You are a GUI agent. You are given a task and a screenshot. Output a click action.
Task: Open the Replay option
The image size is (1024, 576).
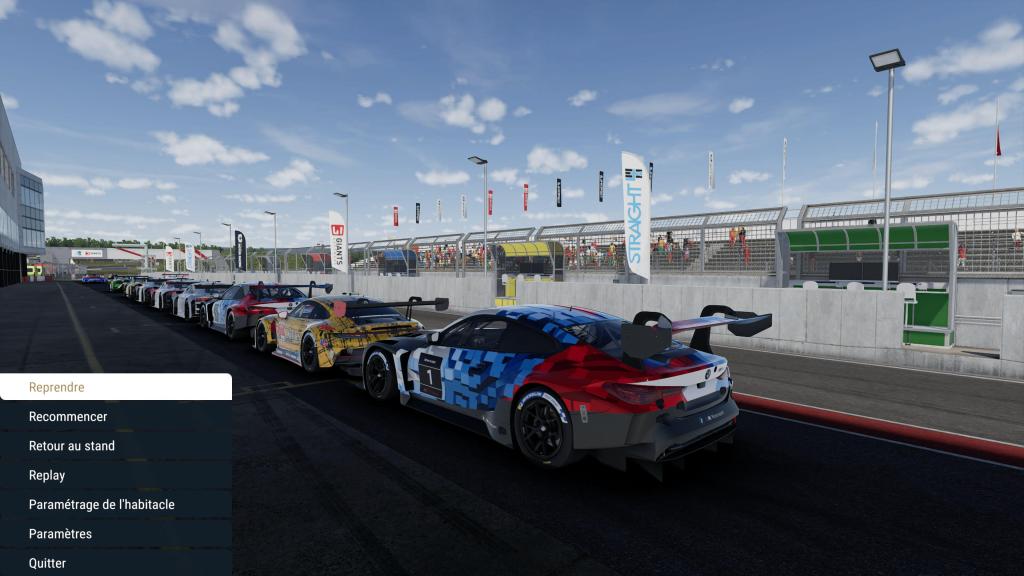(115, 475)
